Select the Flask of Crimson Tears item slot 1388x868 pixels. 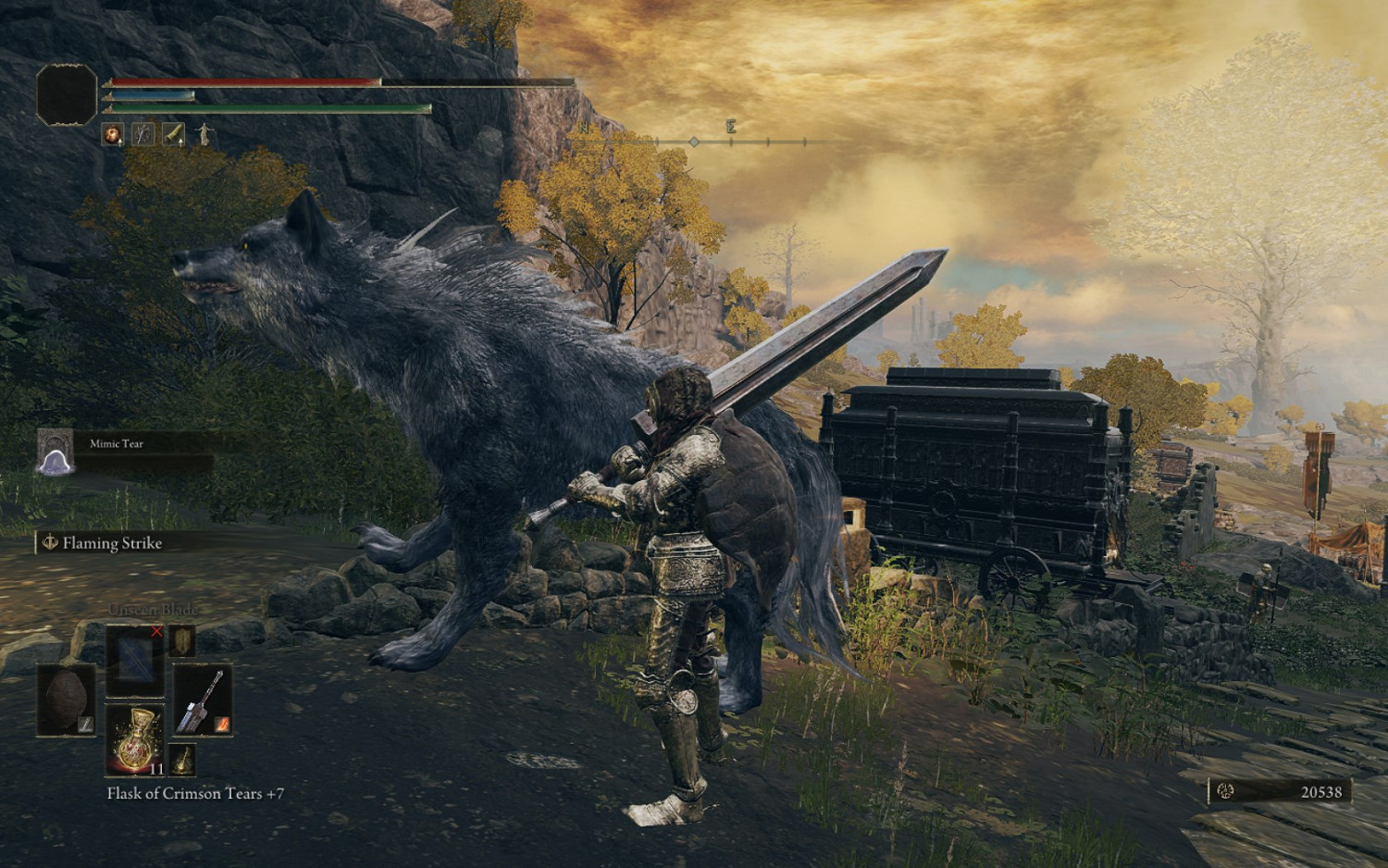click(135, 740)
